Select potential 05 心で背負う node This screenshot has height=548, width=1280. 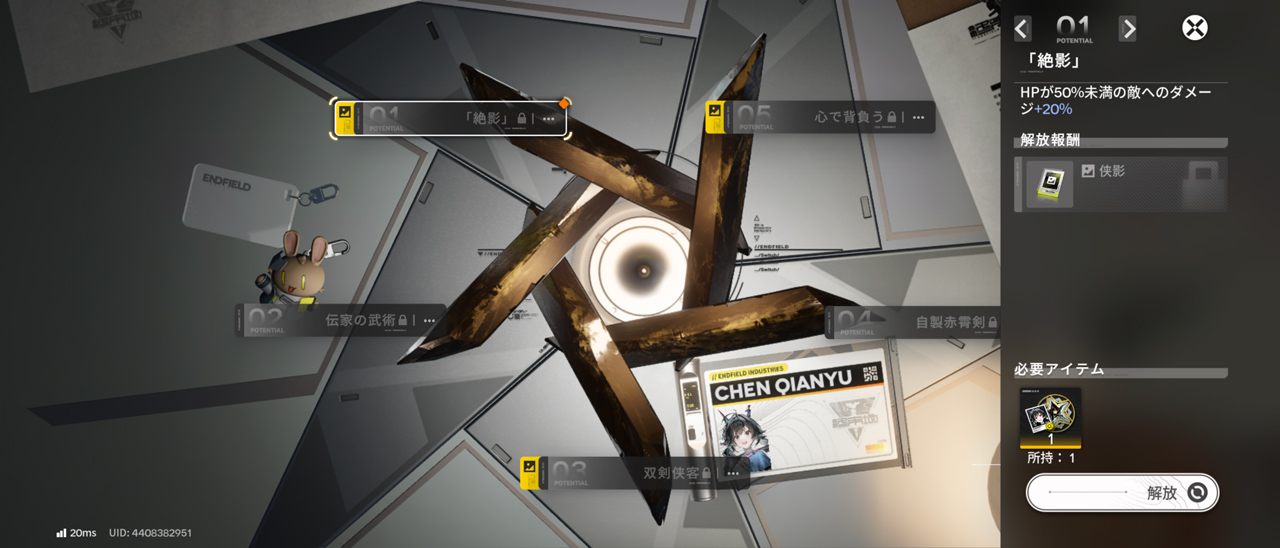coord(820,118)
